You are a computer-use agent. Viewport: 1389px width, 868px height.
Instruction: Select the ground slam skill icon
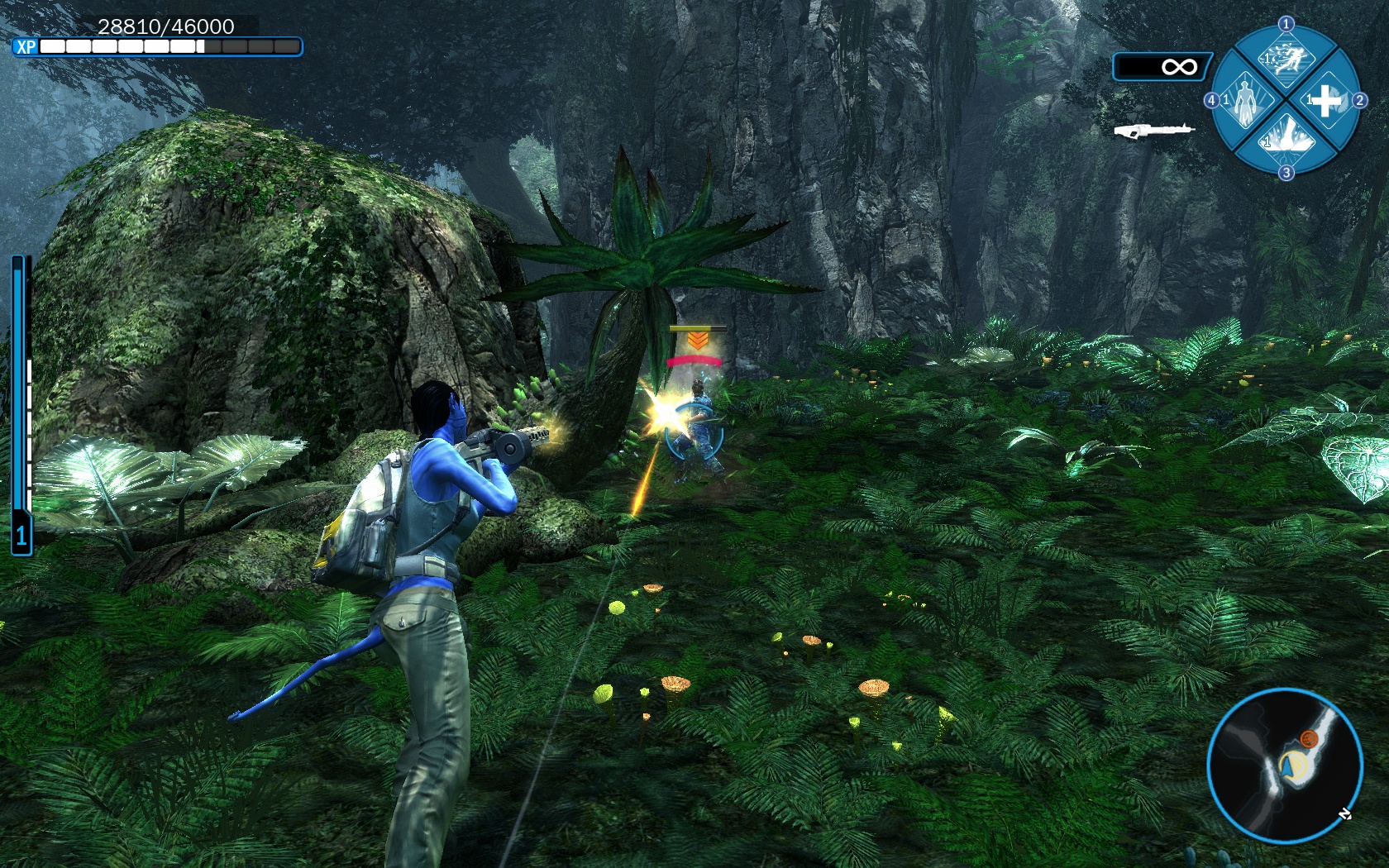tap(1286, 141)
